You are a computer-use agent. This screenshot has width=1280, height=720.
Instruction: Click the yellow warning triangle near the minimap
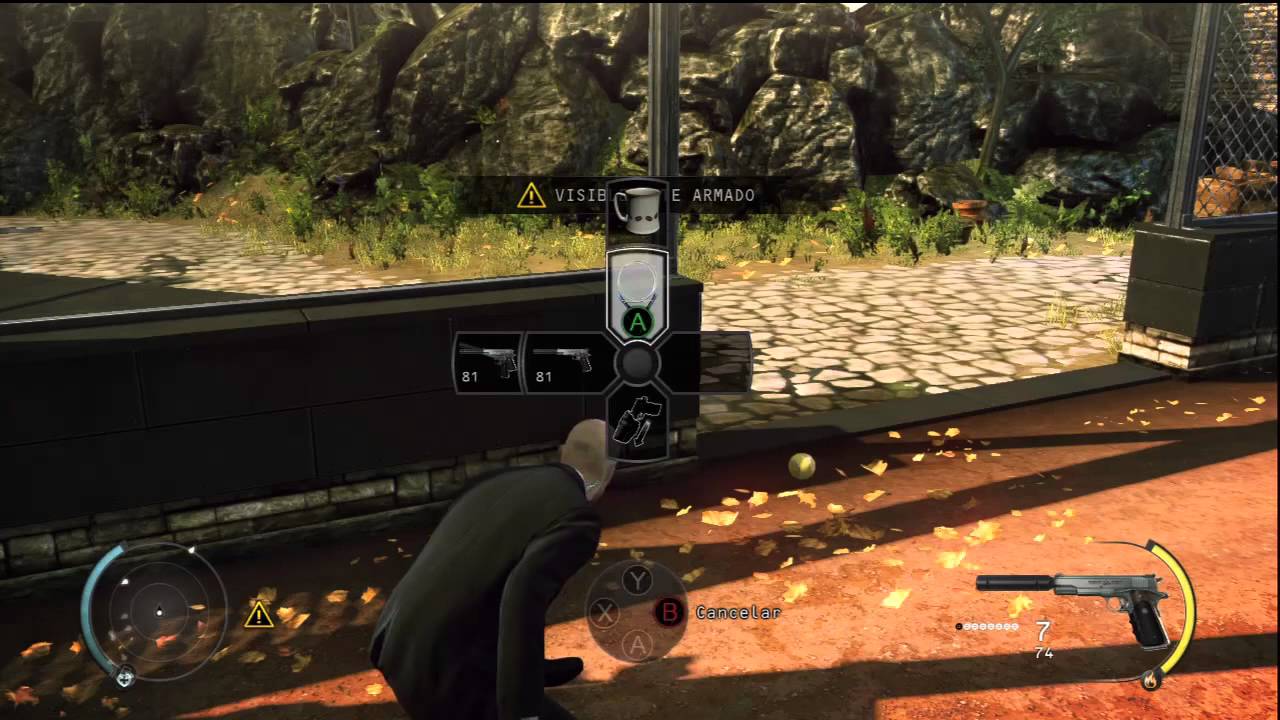coord(259,614)
